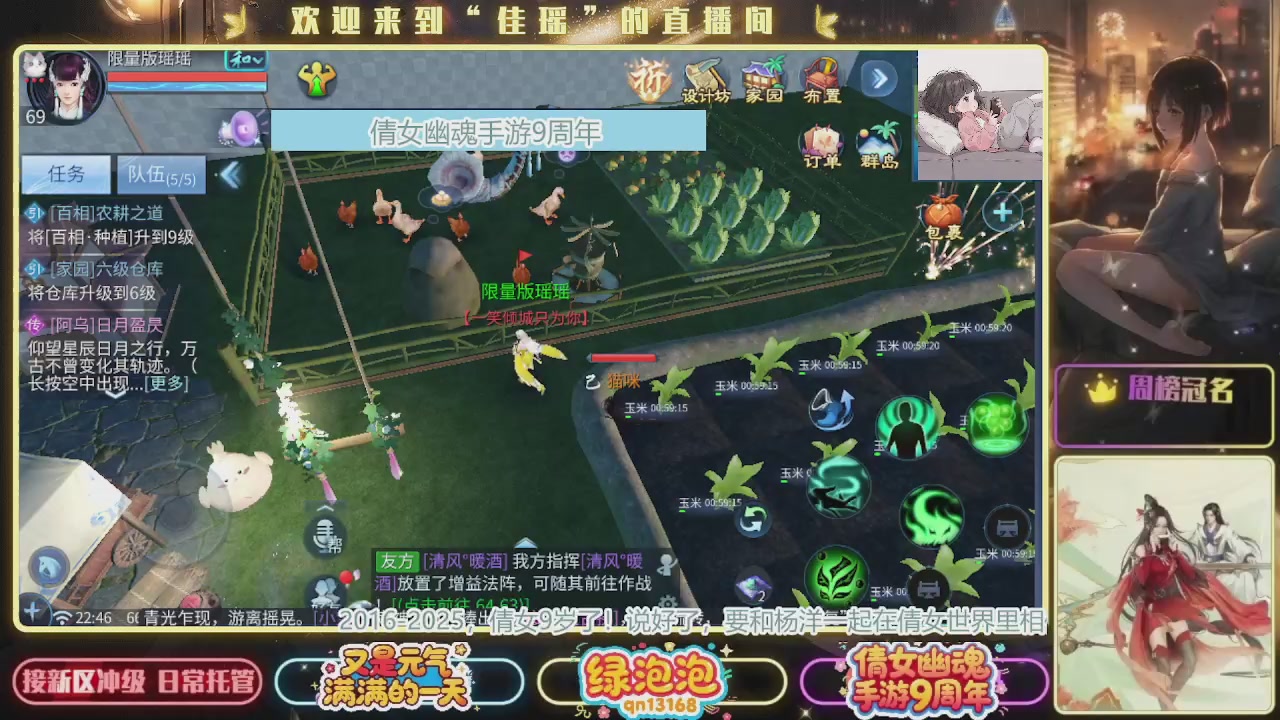The height and width of the screenshot is (720, 1280).
Task: Collapse the task panel with the left arrow
Action: (231, 174)
